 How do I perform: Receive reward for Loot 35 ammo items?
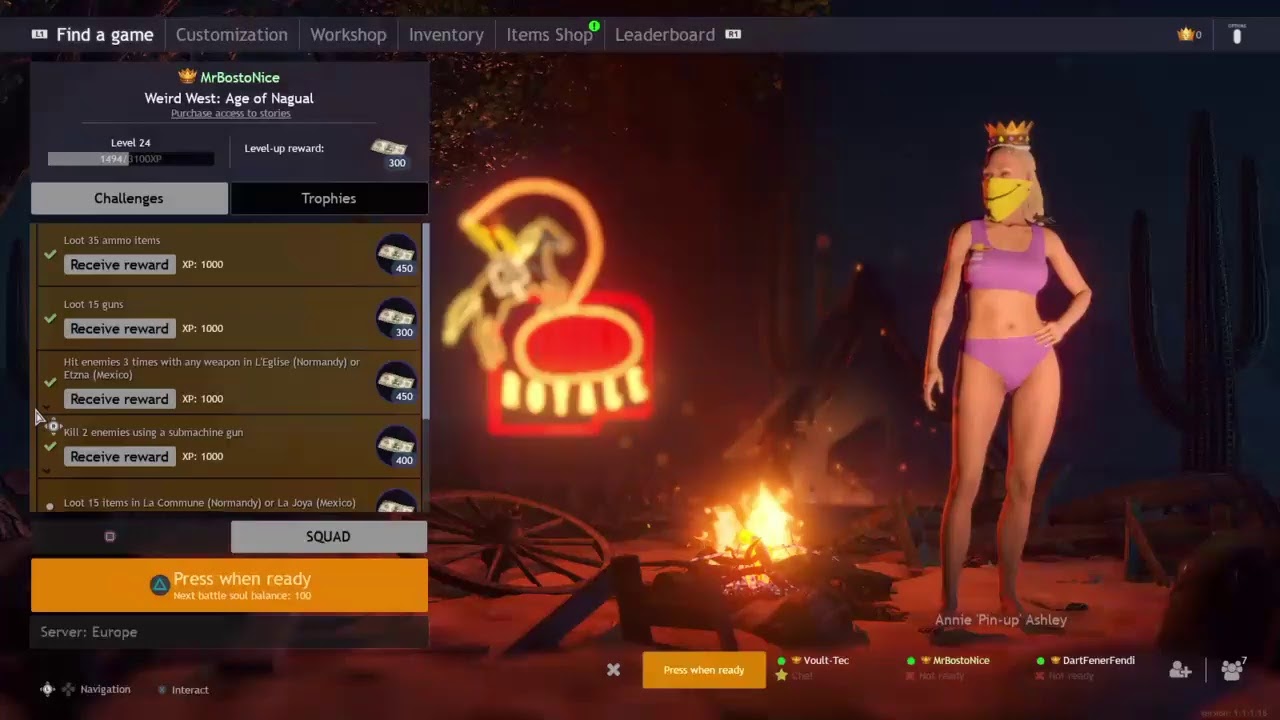click(x=119, y=265)
